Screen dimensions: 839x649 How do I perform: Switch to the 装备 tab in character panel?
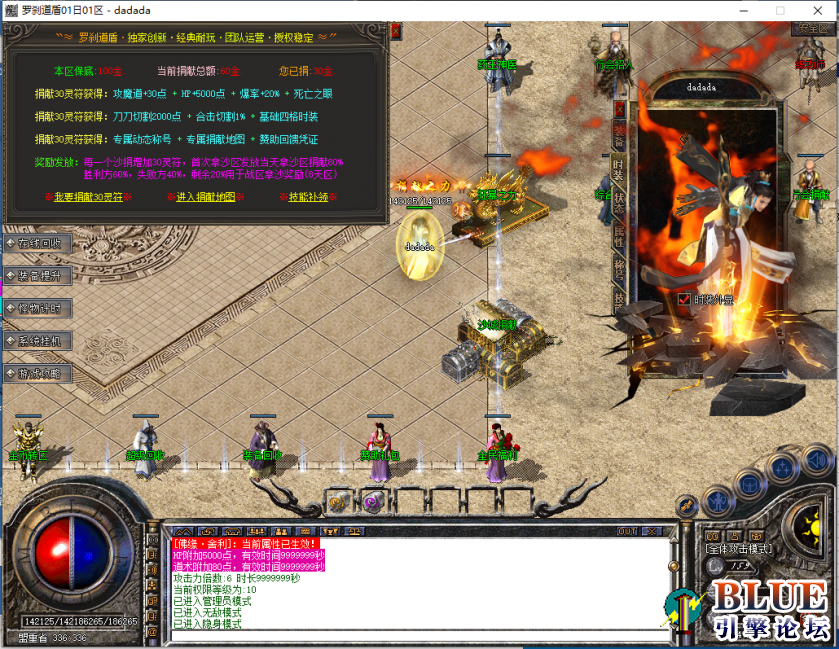619,136
